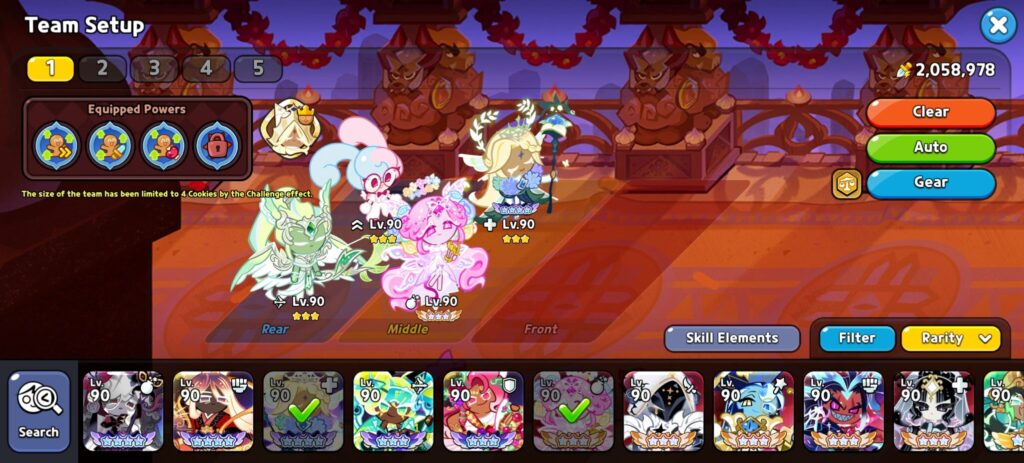
Task: Open team preset 5
Action: (258, 68)
